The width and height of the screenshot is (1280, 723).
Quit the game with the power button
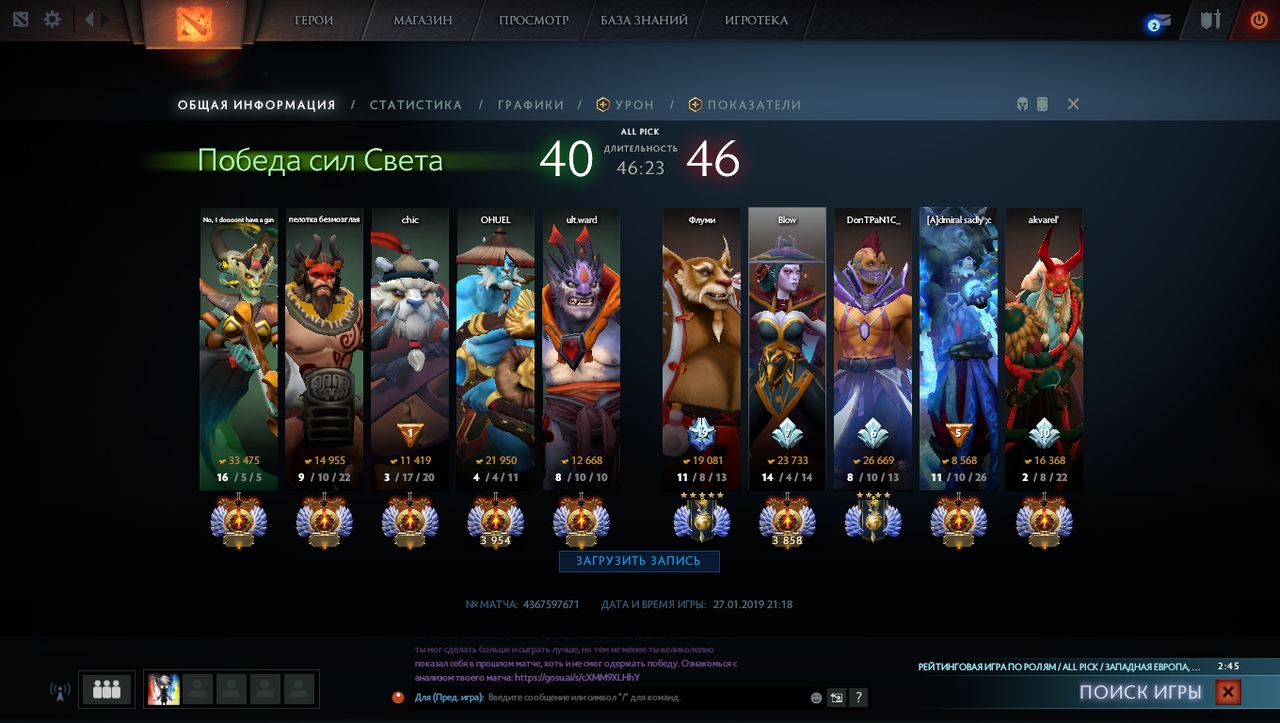coord(1258,20)
